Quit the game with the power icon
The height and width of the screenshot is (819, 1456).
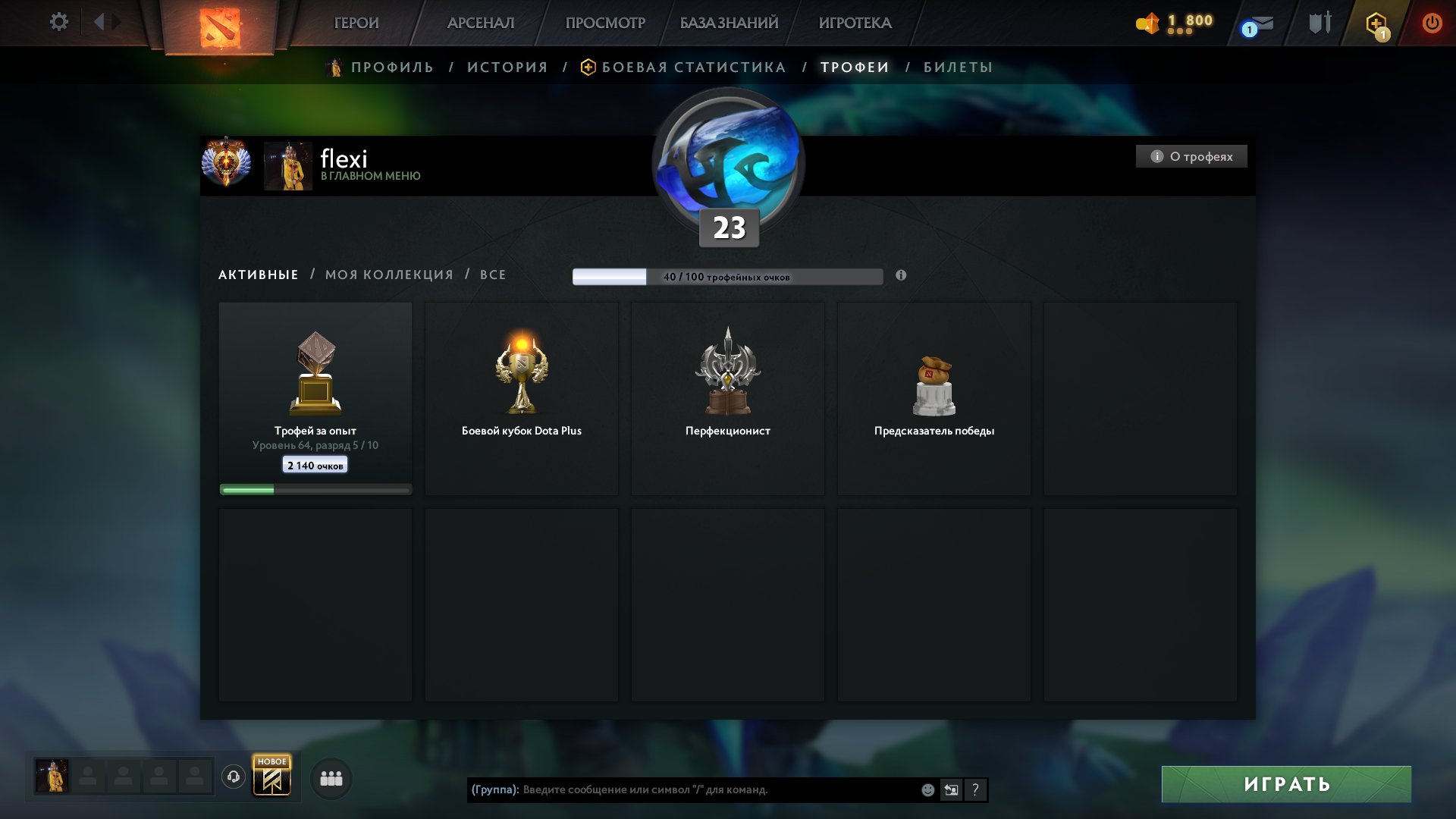(1432, 23)
